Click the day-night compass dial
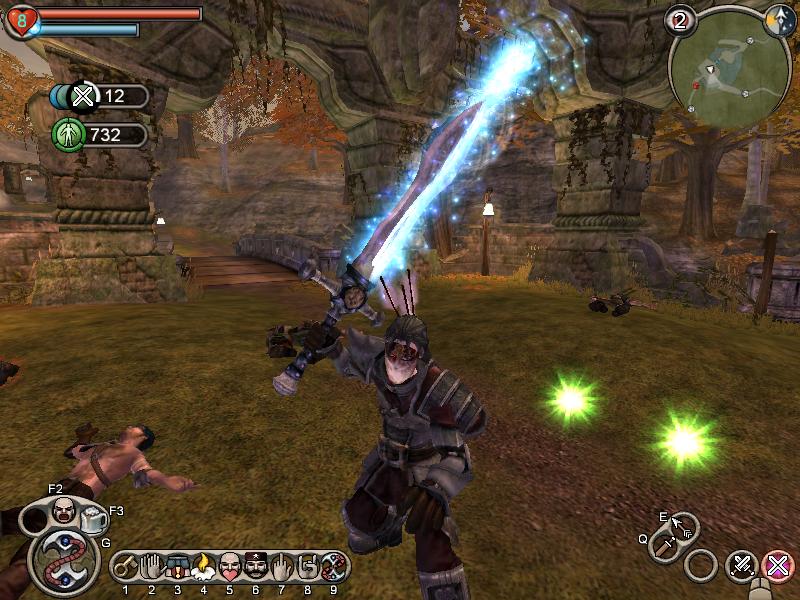The image size is (800, 600). pos(779,21)
